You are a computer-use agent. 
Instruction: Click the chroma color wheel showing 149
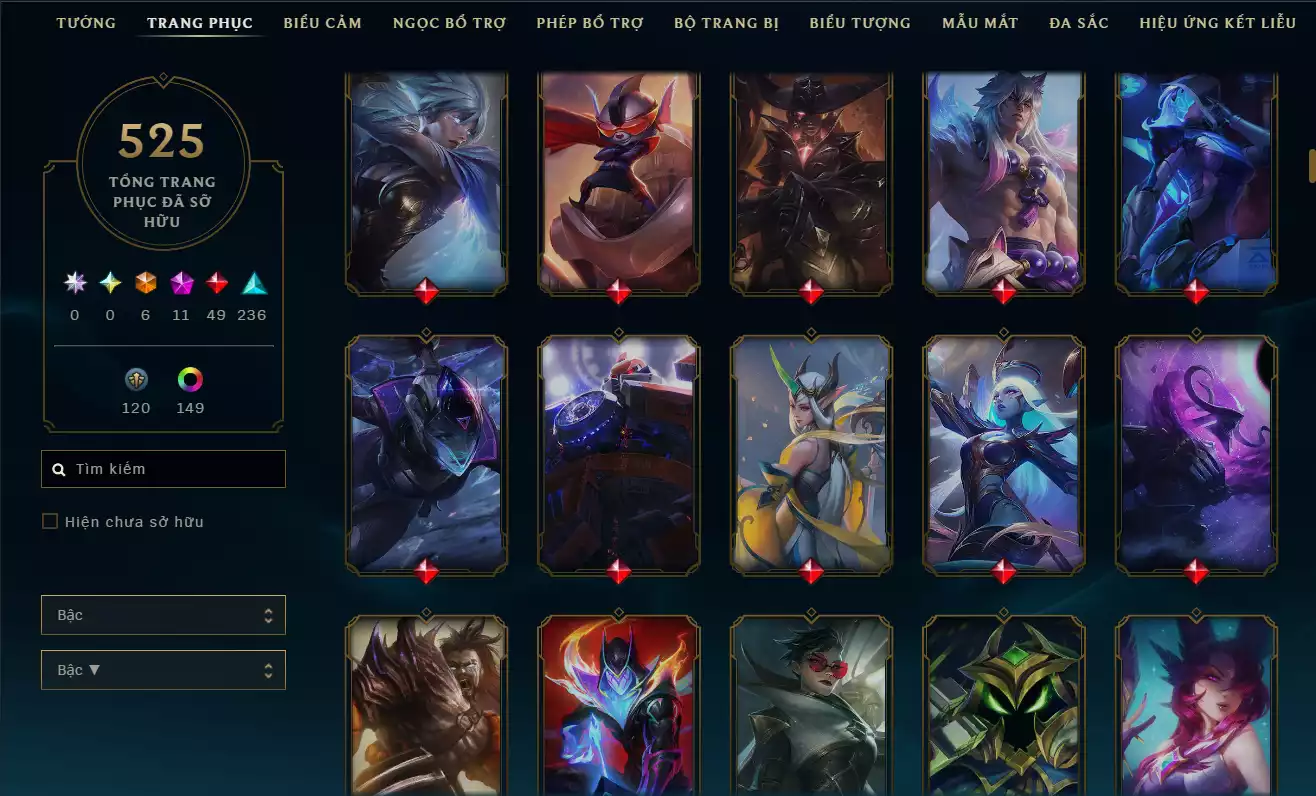click(190, 381)
